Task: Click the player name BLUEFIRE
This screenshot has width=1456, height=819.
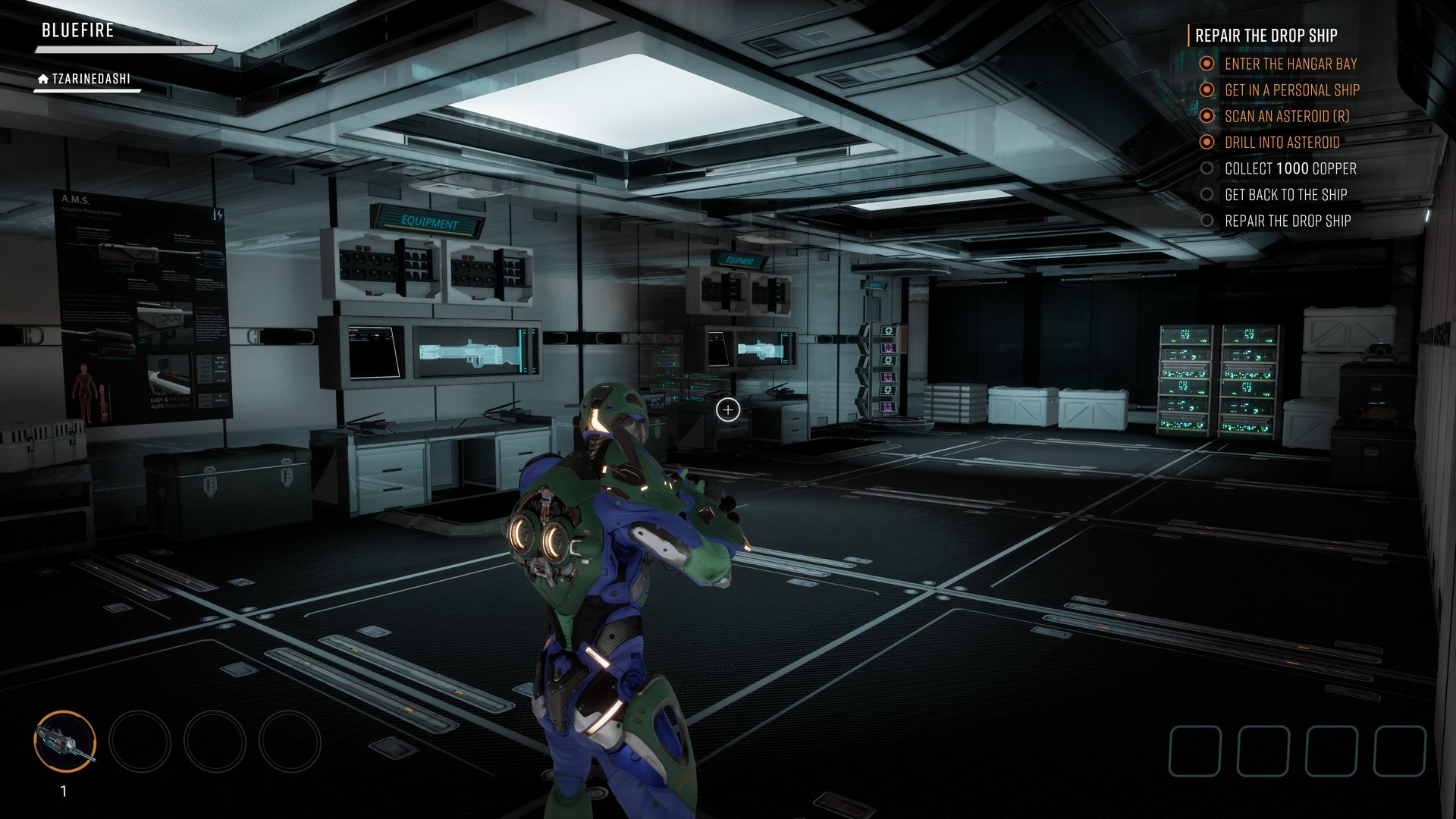Action: [78, 30]
